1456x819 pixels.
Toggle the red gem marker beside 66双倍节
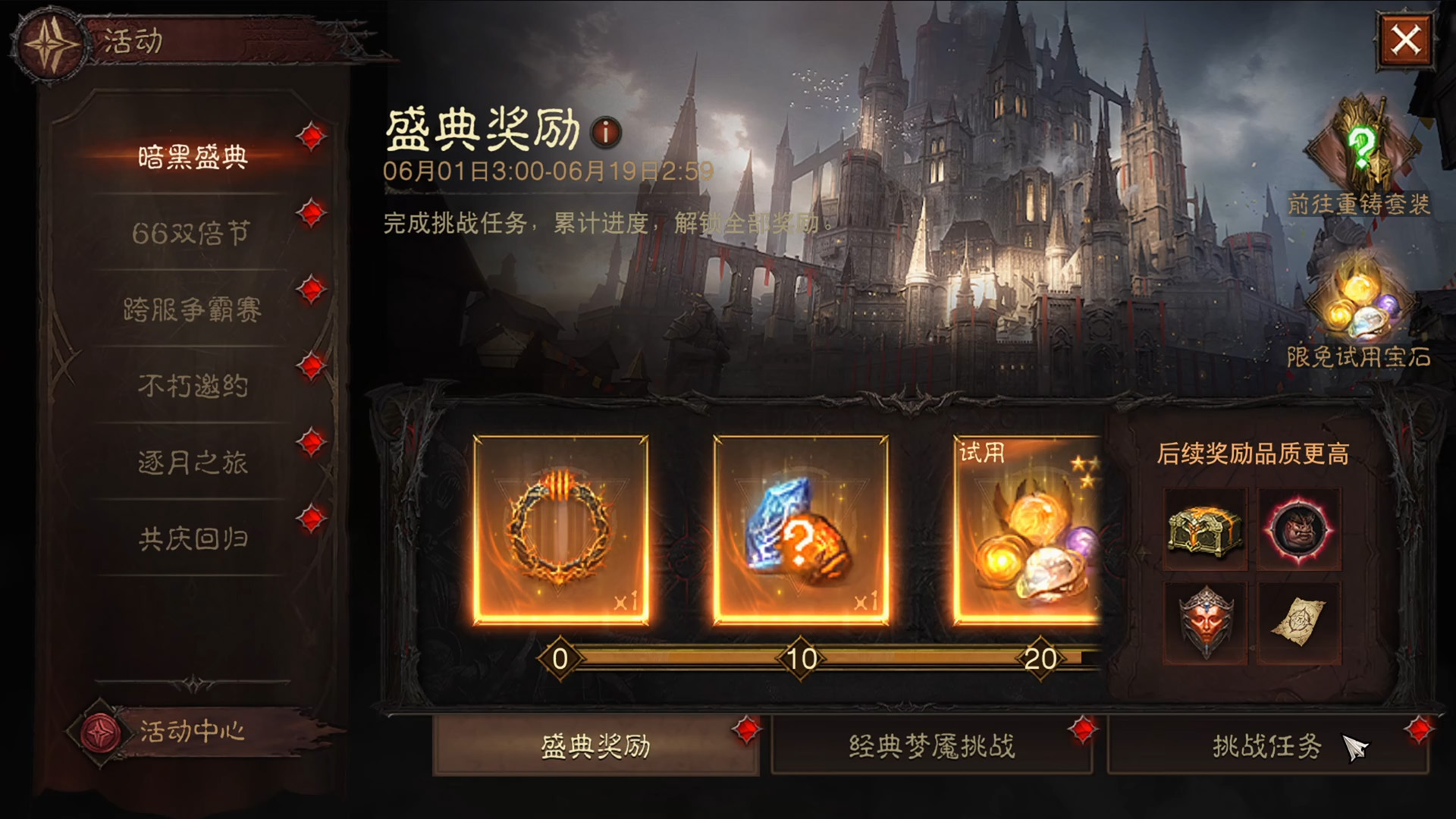308,220
